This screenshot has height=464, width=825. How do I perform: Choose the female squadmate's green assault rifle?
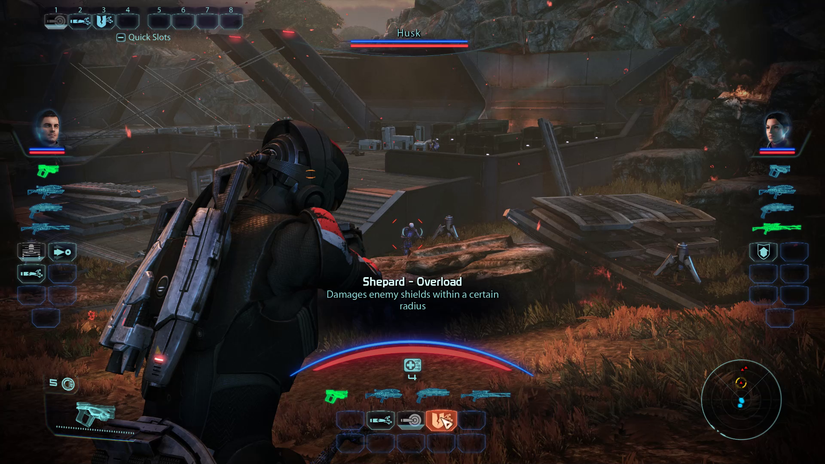[776, 228]
